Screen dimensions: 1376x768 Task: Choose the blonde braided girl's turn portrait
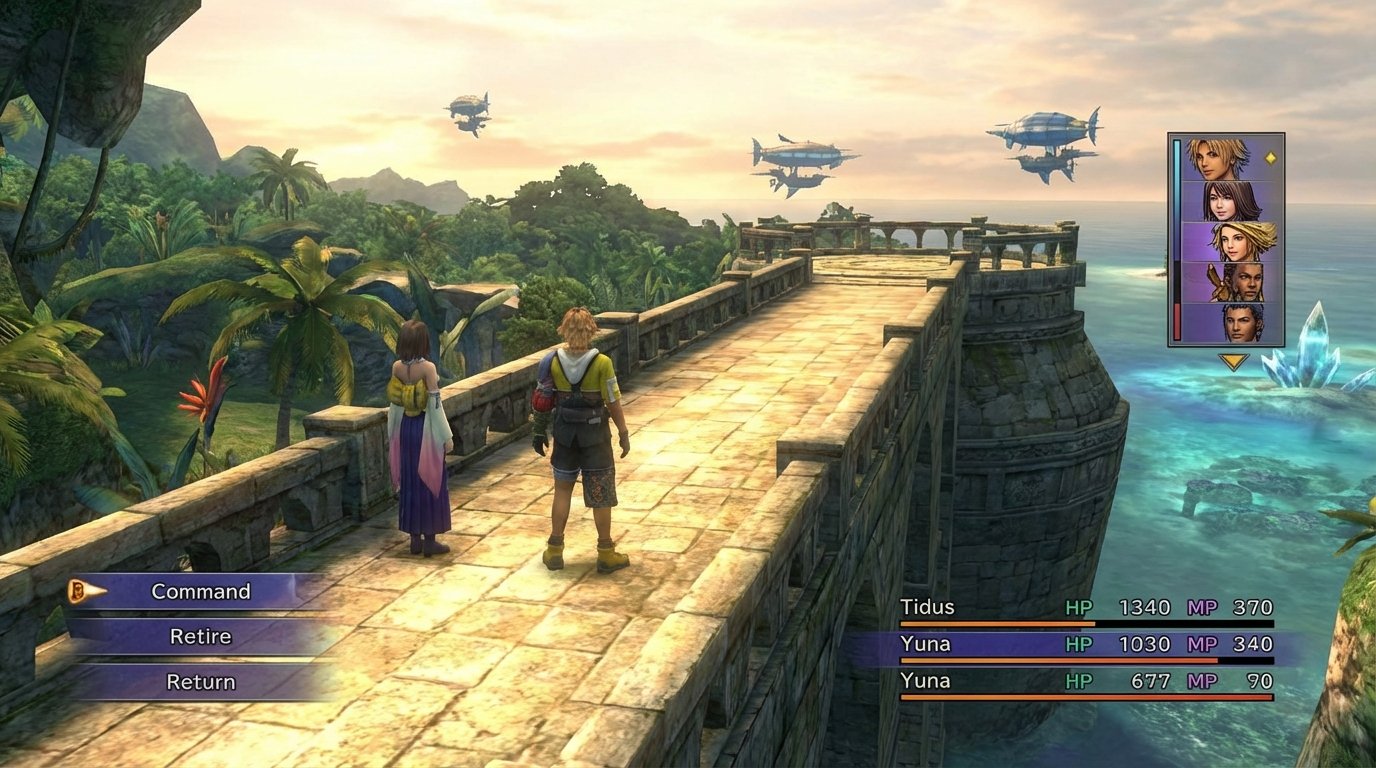click(1231, 241)
